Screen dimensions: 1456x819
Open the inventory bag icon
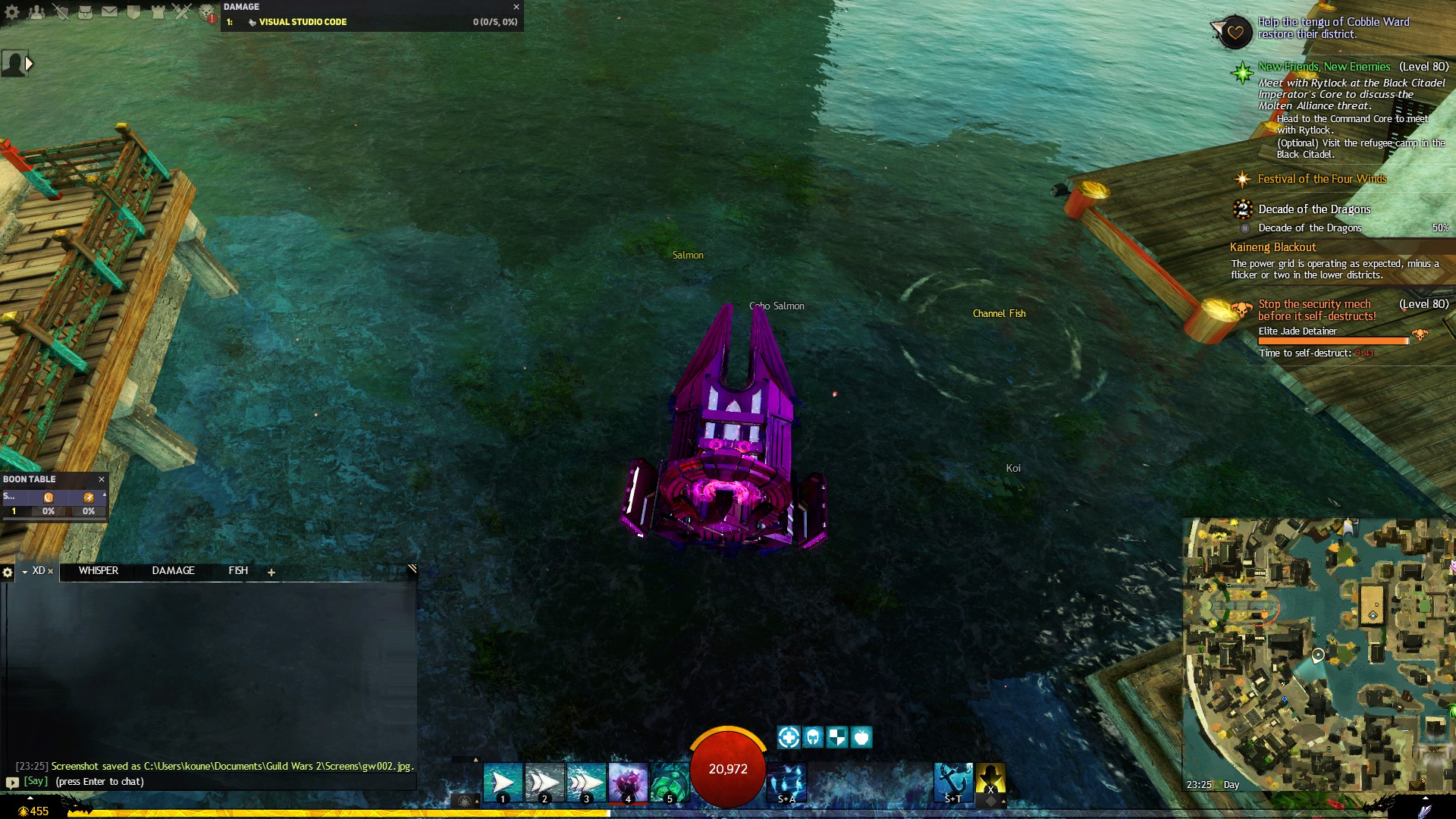point(86,11)
